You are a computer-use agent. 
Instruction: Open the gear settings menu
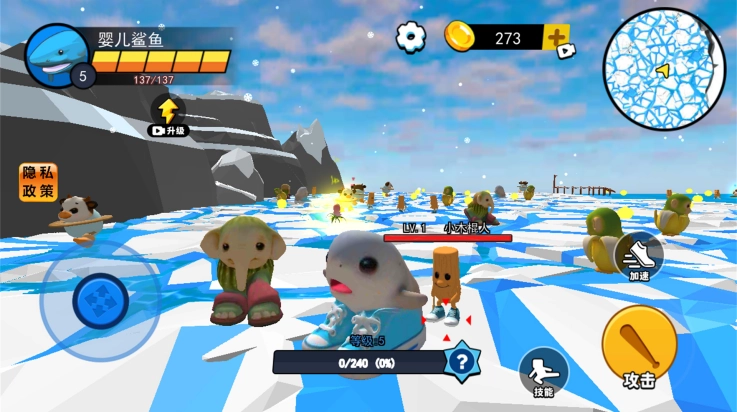[x=410, y=37]
